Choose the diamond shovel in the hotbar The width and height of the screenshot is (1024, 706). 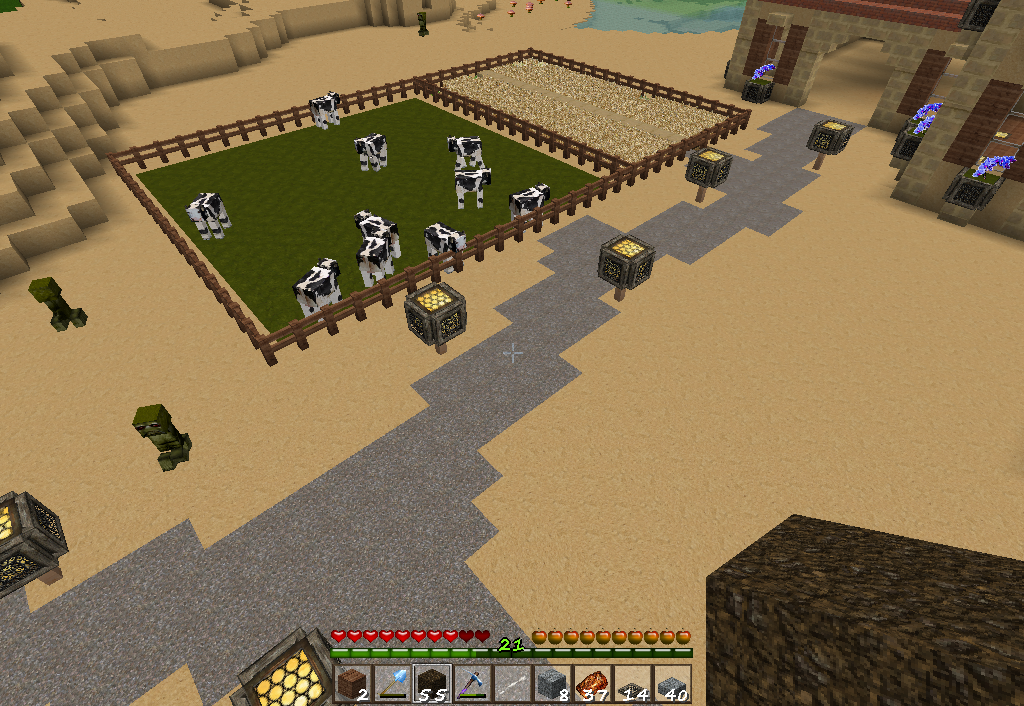(392, 685)
